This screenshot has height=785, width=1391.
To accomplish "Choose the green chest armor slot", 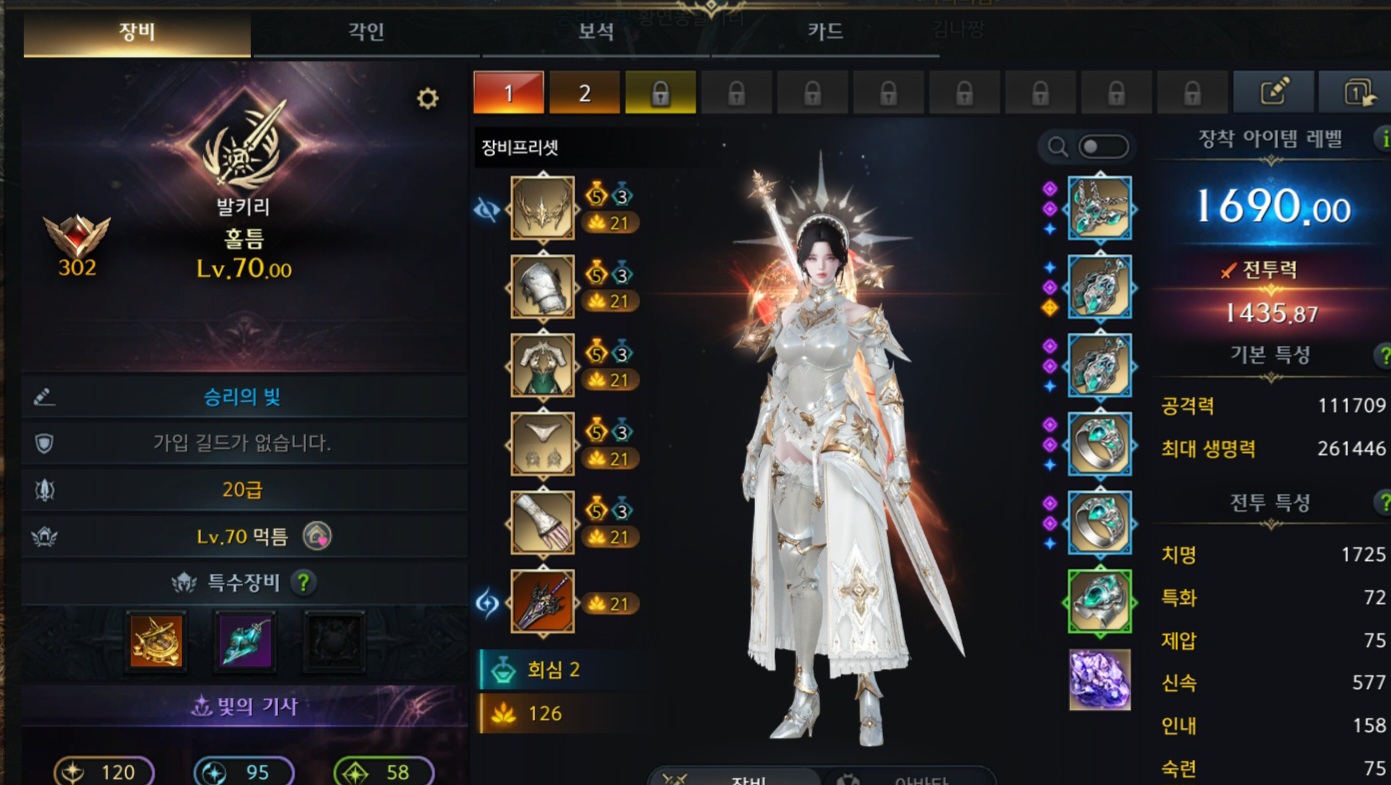I will point(543,365).
